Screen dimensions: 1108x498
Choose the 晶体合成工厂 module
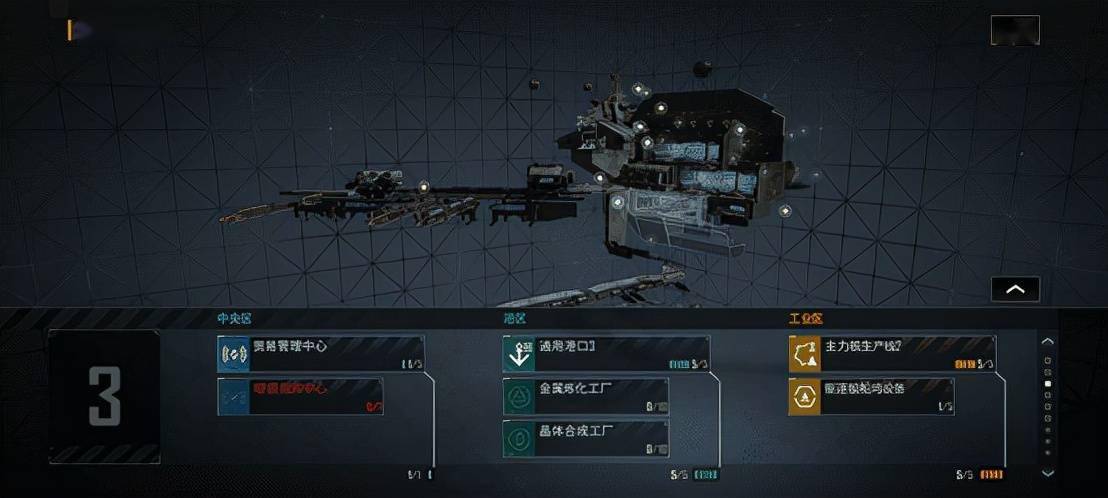585,438
